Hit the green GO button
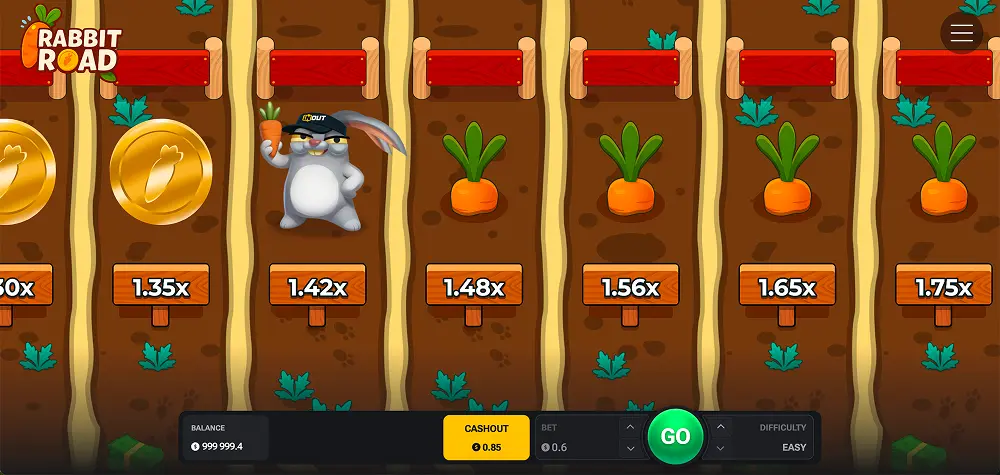 tap(675, 437)
